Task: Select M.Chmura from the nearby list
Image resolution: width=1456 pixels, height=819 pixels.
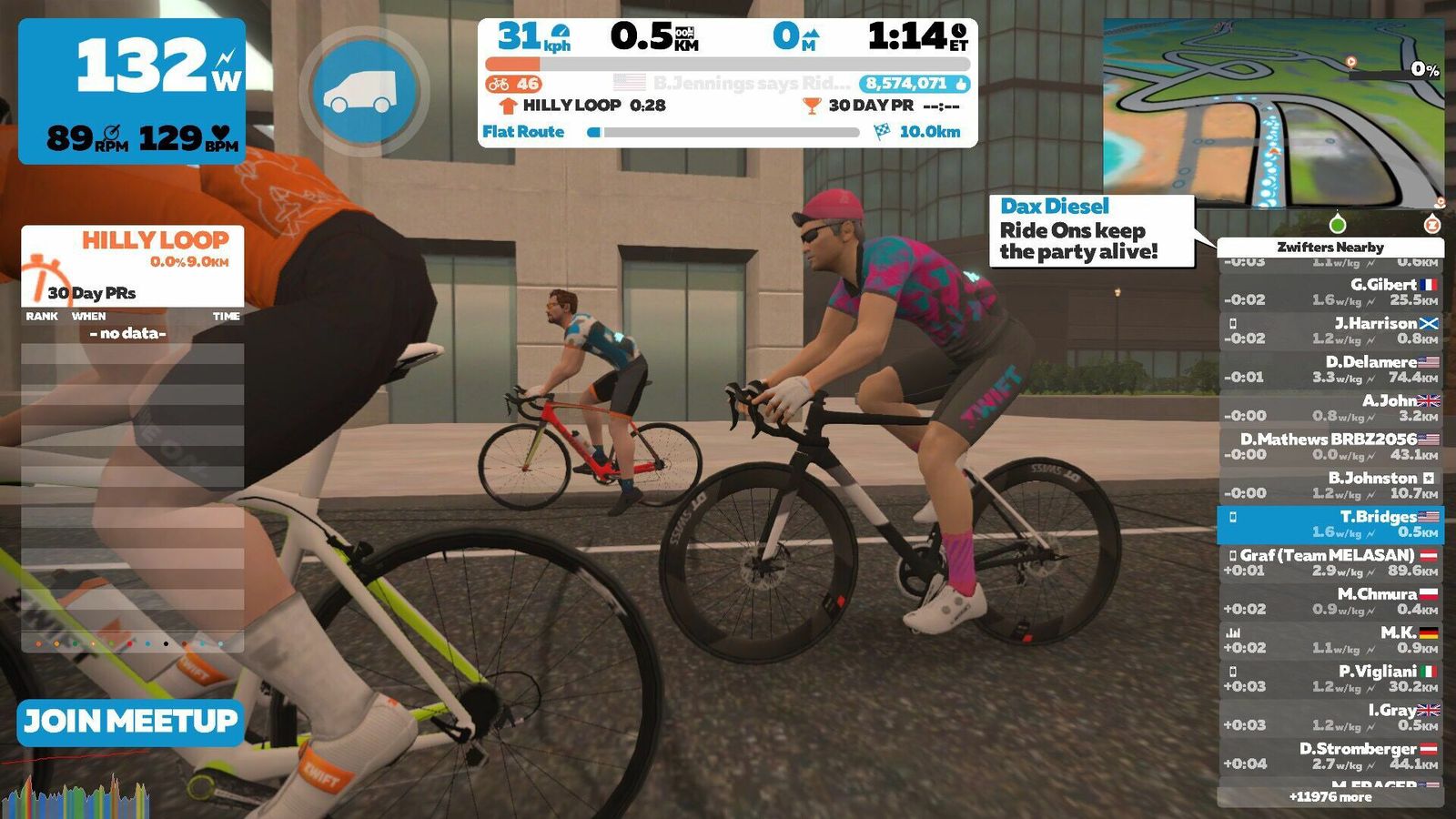Action: (x=1330, y=602)
